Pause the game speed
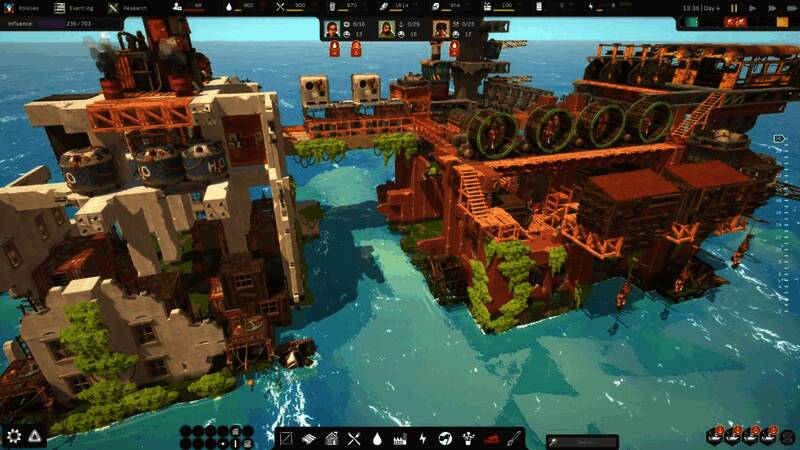The height and width of the screenshot is (450, 800). pos(734,8)
